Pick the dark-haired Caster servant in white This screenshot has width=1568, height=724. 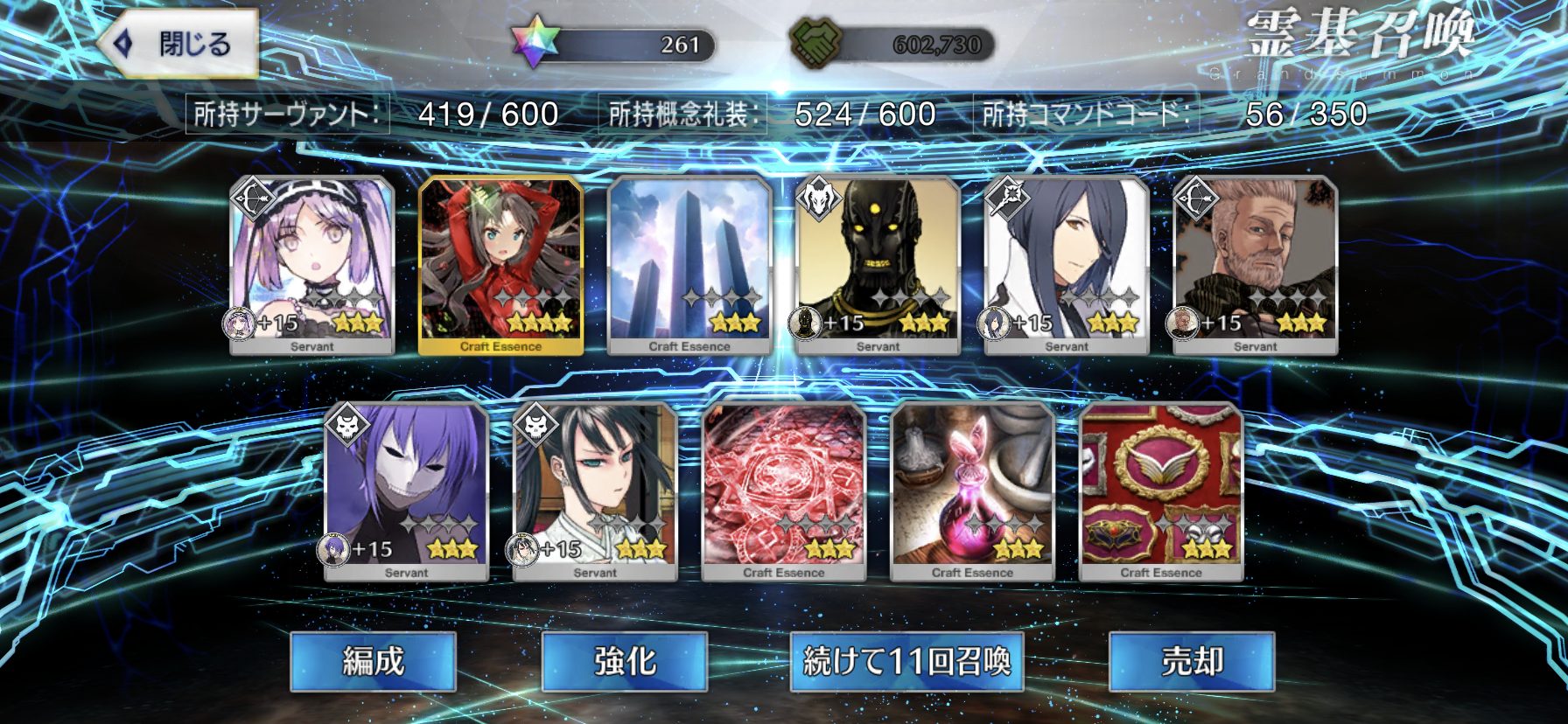[1067, 264]
